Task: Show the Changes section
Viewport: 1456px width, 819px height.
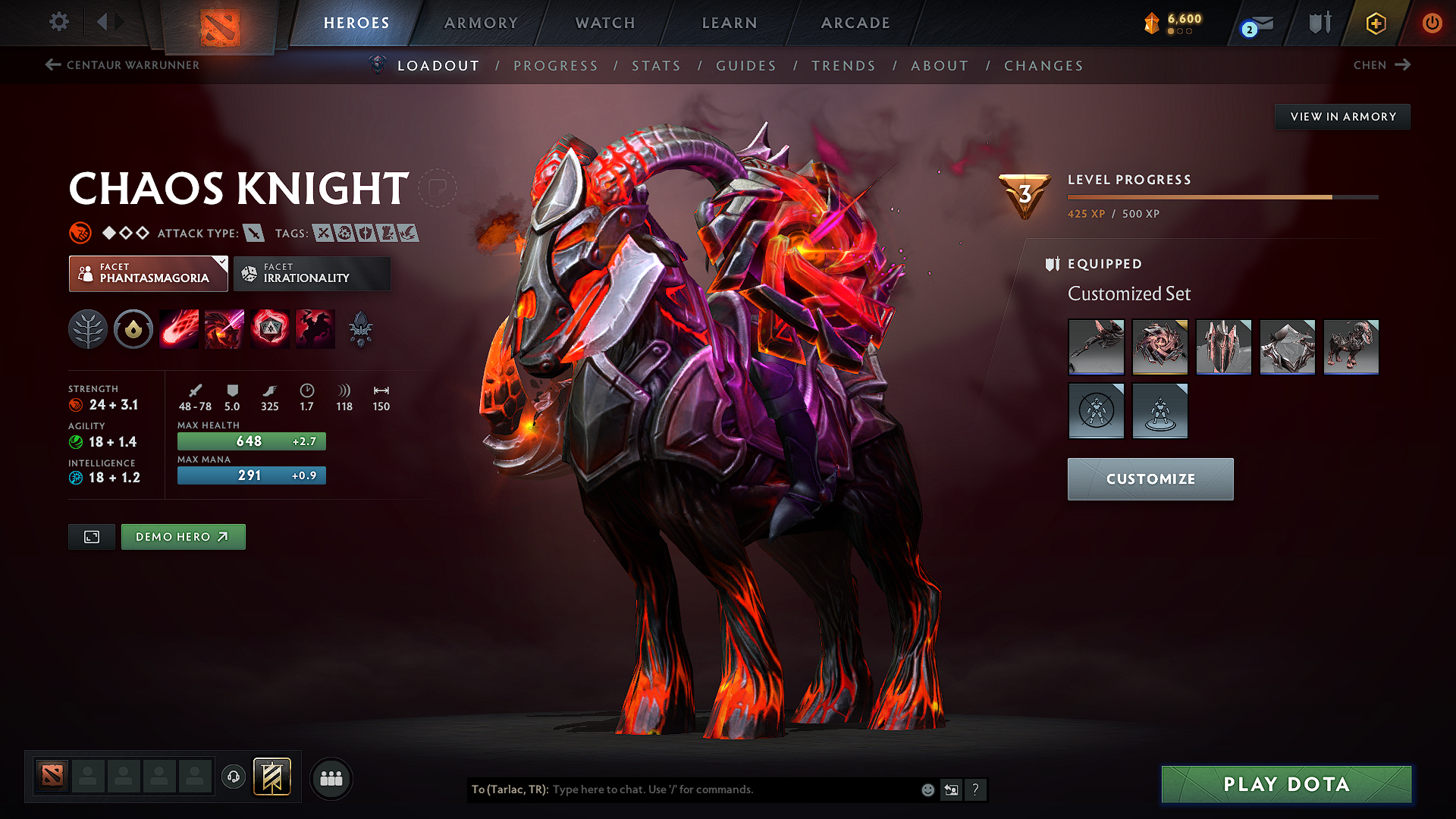Action: tap(1043, 66)
